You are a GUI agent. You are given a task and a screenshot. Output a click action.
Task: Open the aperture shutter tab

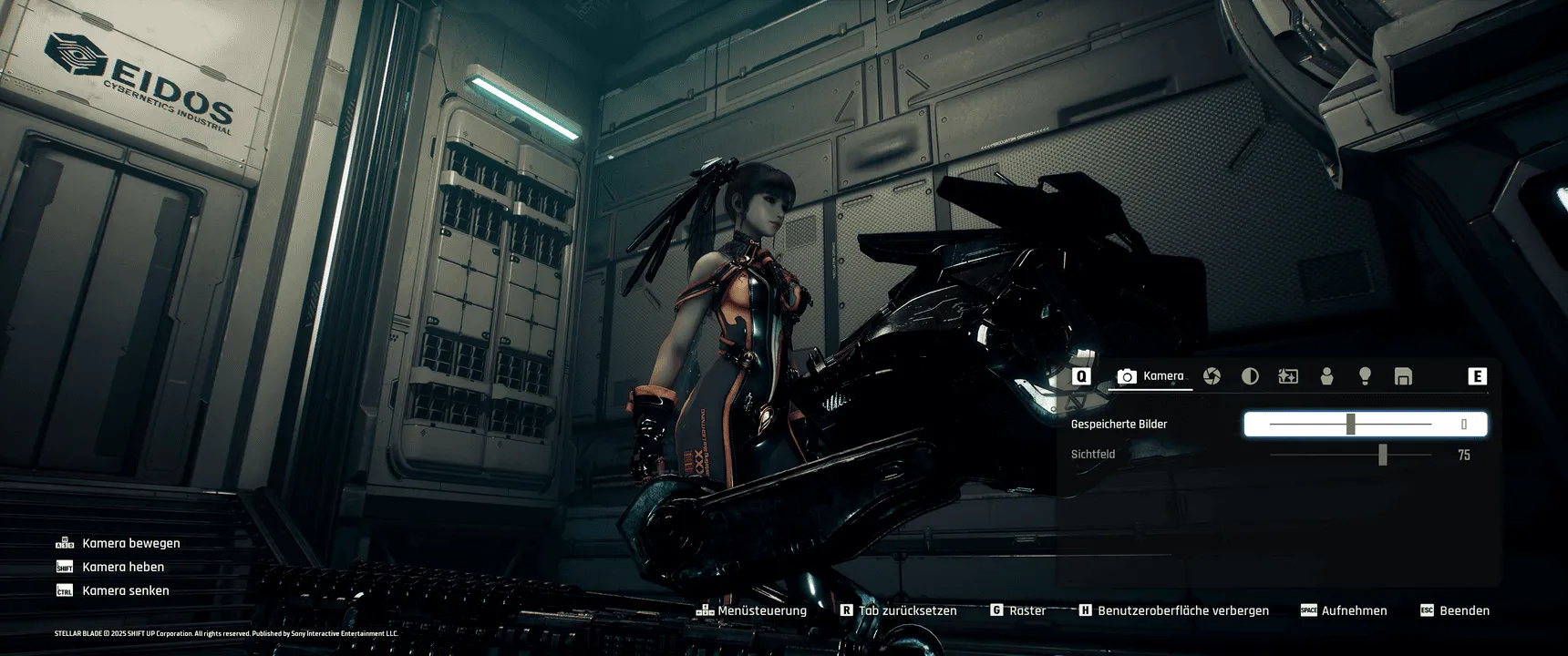[x=1212, y=376]
